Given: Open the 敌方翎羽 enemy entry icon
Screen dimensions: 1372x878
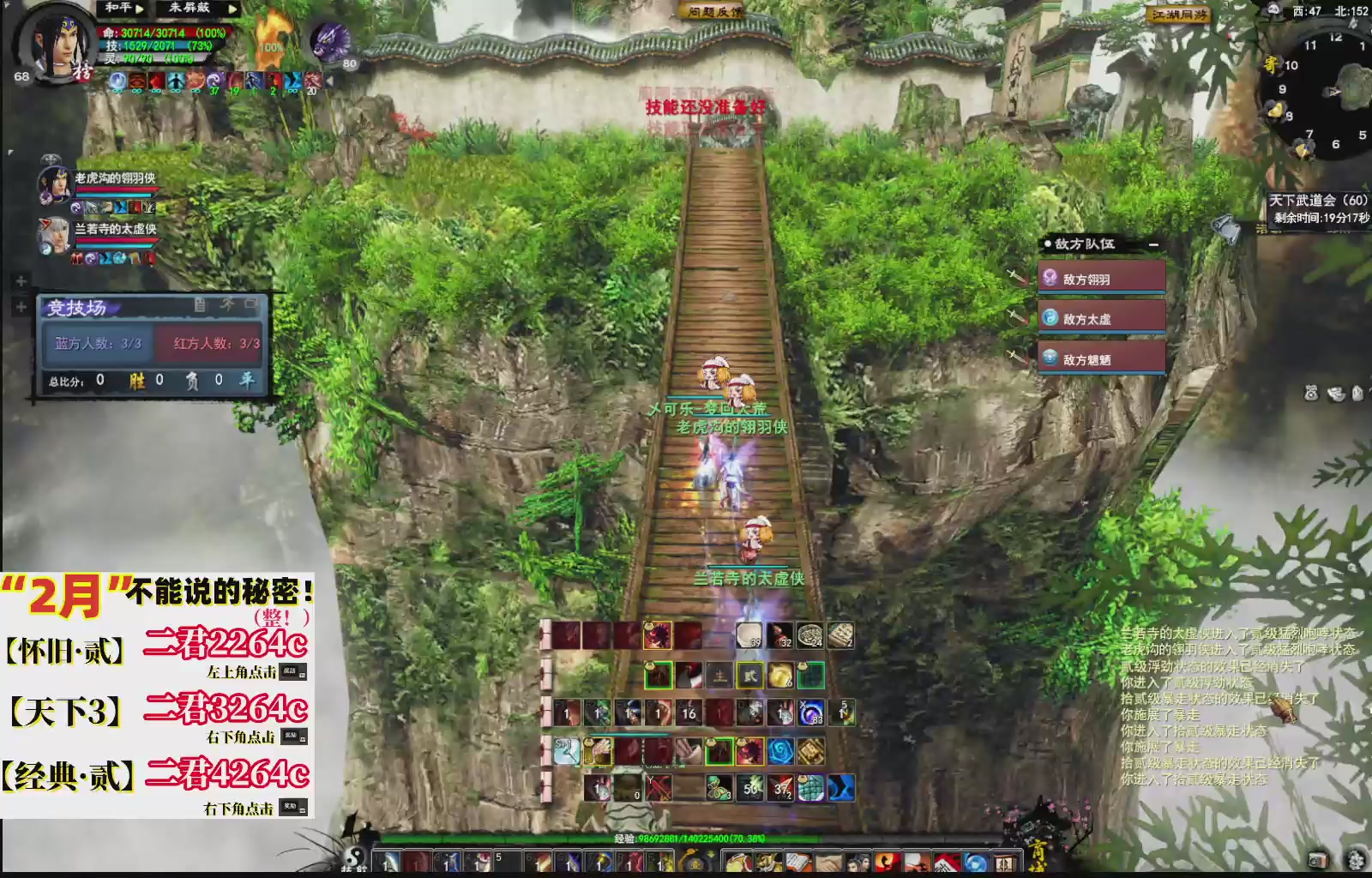Looking at the screenshot, I should (x=1050, y=278).
